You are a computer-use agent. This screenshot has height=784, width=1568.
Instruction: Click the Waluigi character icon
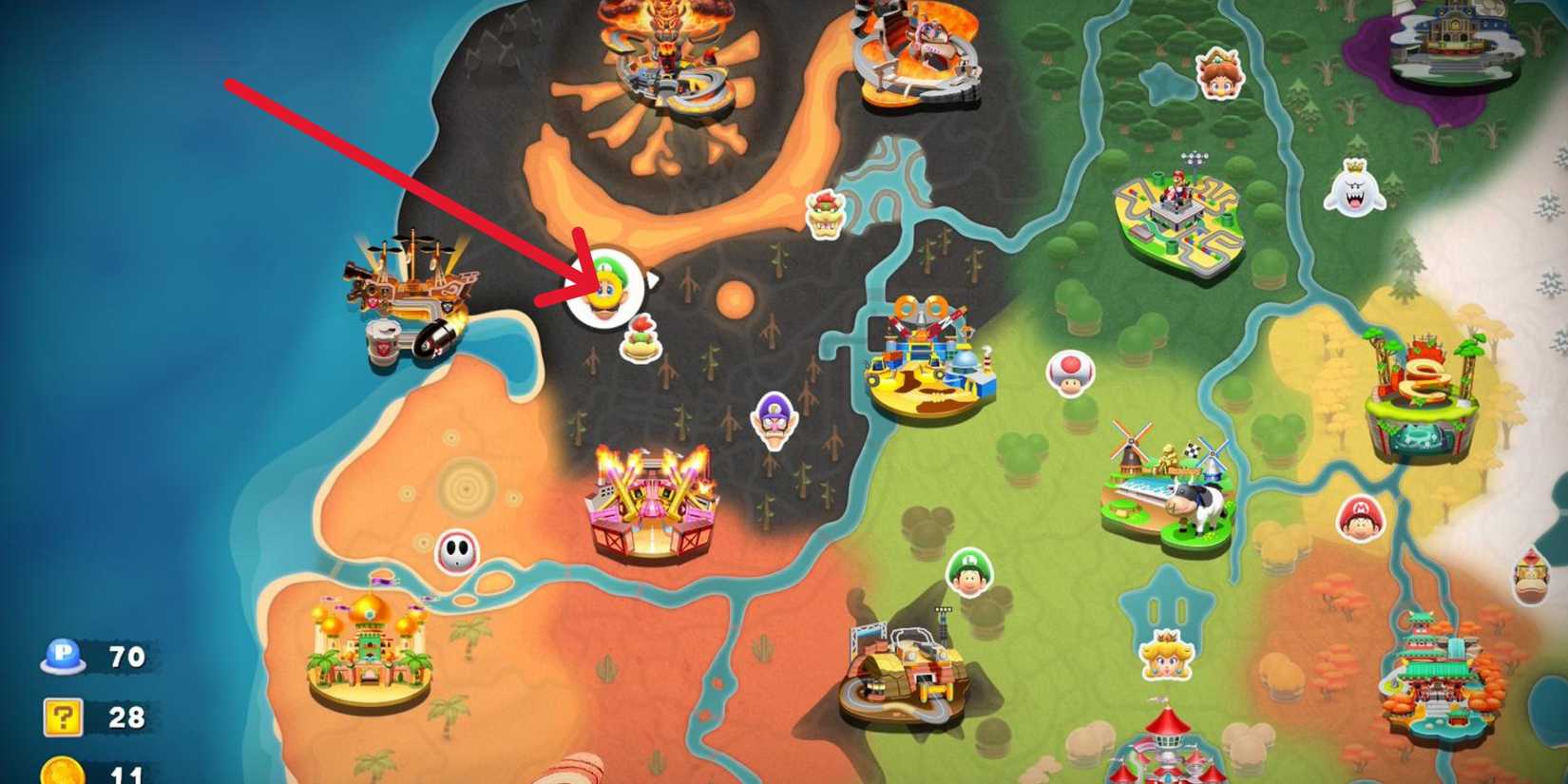point(776,418)
